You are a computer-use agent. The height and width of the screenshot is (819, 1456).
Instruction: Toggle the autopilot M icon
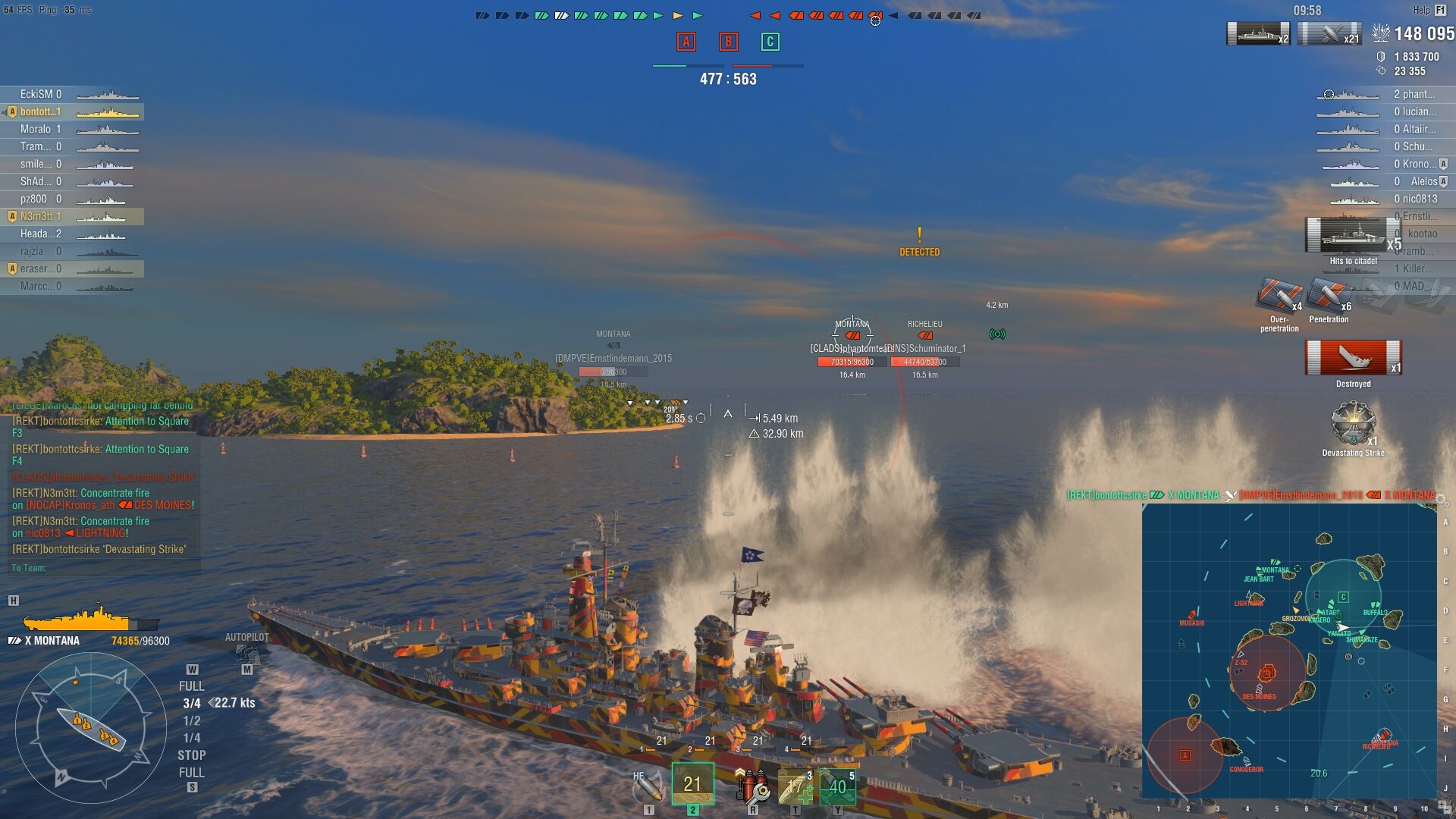click(x=246, y=670)
